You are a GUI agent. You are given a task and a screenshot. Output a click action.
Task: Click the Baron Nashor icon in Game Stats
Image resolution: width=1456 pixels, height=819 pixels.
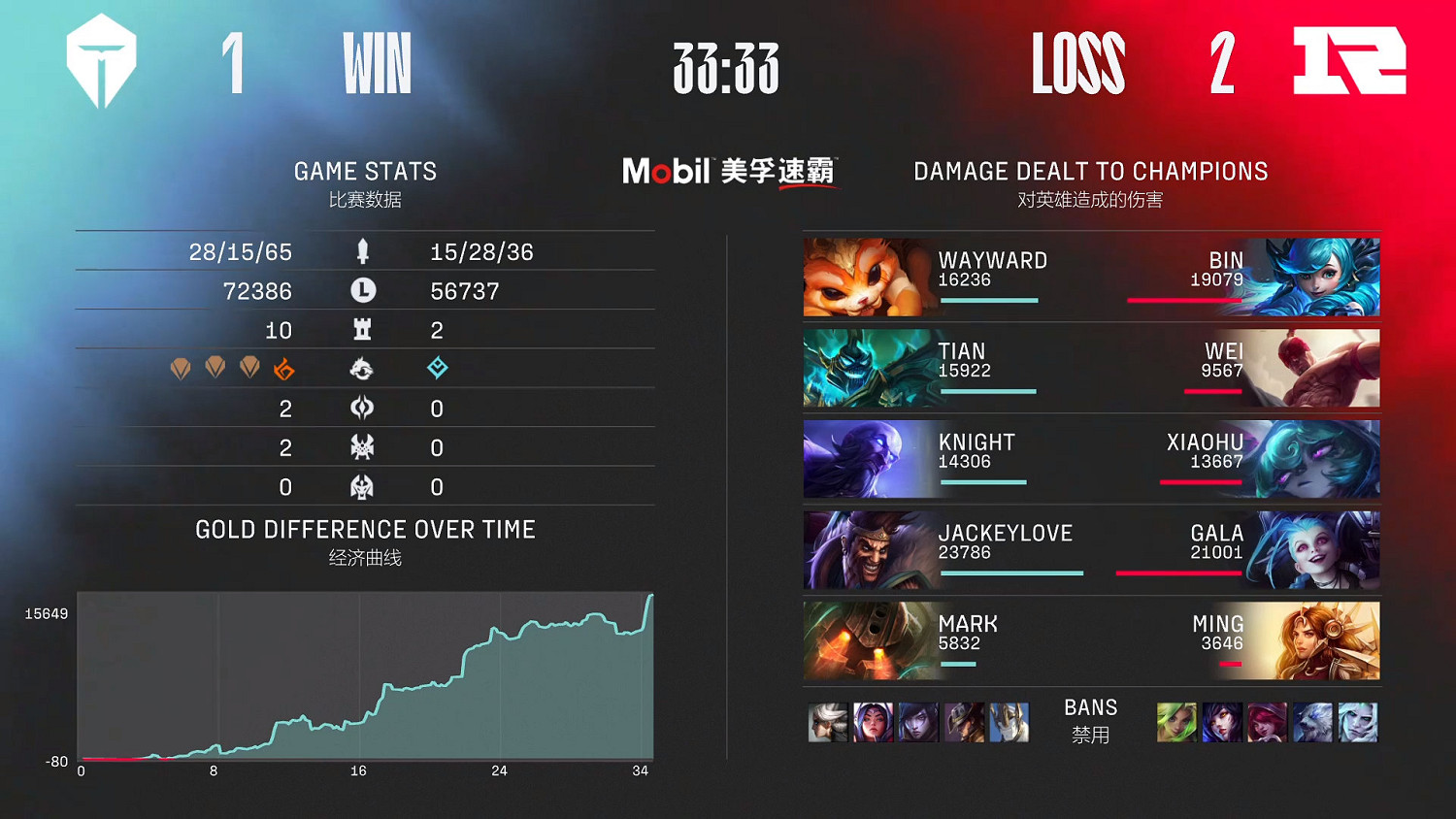point(362,447)
